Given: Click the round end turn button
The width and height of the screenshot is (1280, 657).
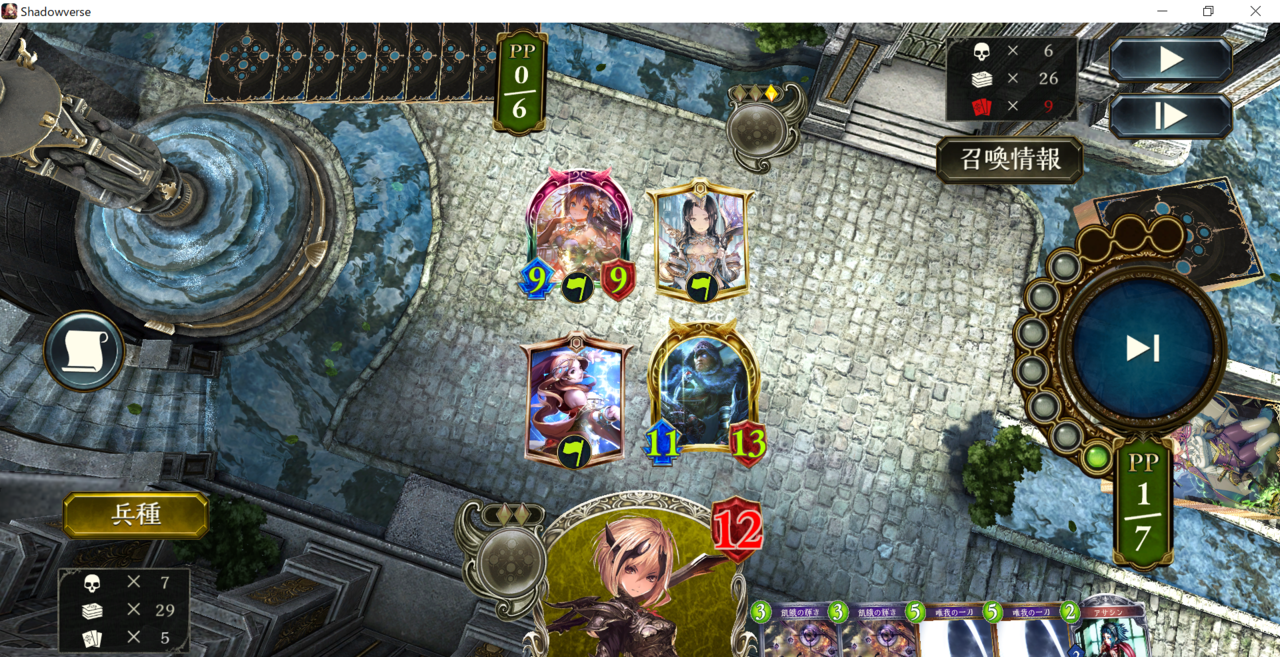Looking at the screenshot, I should click(1142, 348).
